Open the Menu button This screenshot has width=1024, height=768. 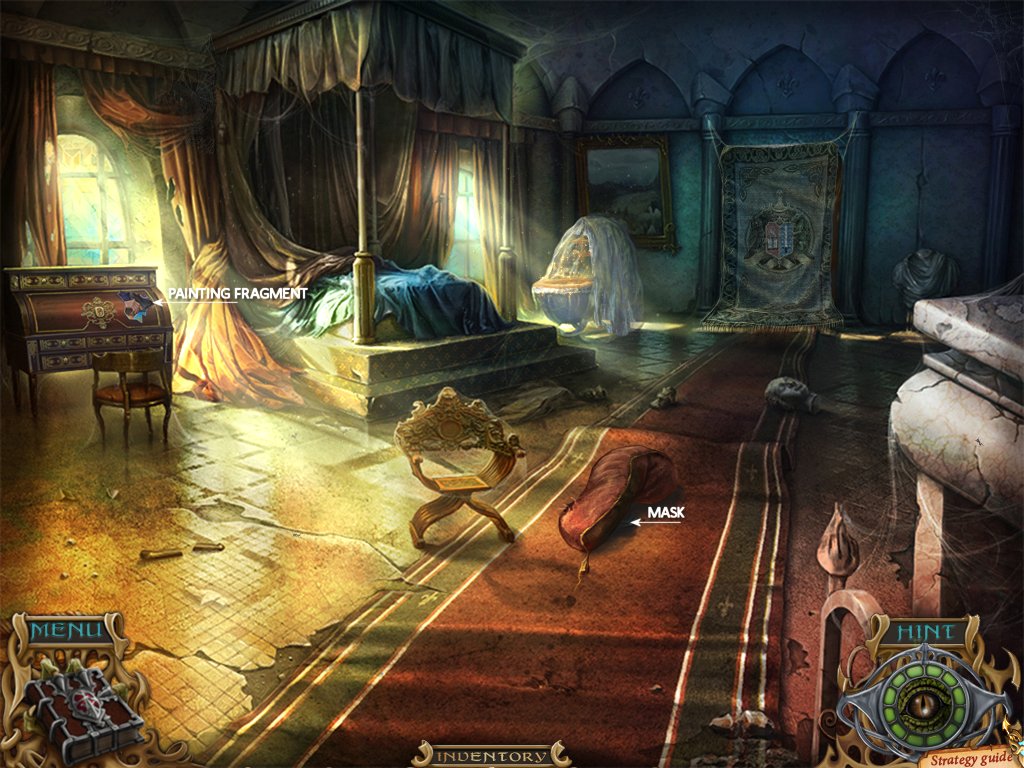click(66, 631)
